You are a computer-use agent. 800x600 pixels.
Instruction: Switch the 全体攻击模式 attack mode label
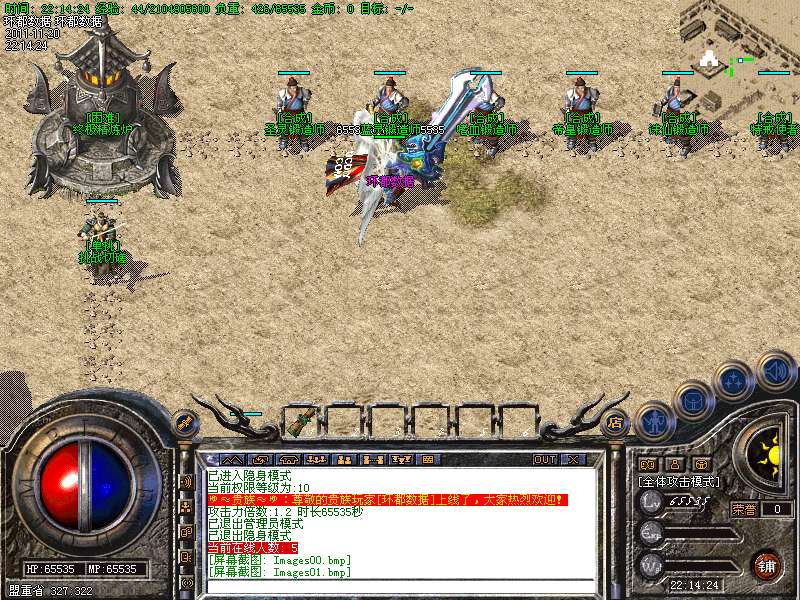[679, 481]
